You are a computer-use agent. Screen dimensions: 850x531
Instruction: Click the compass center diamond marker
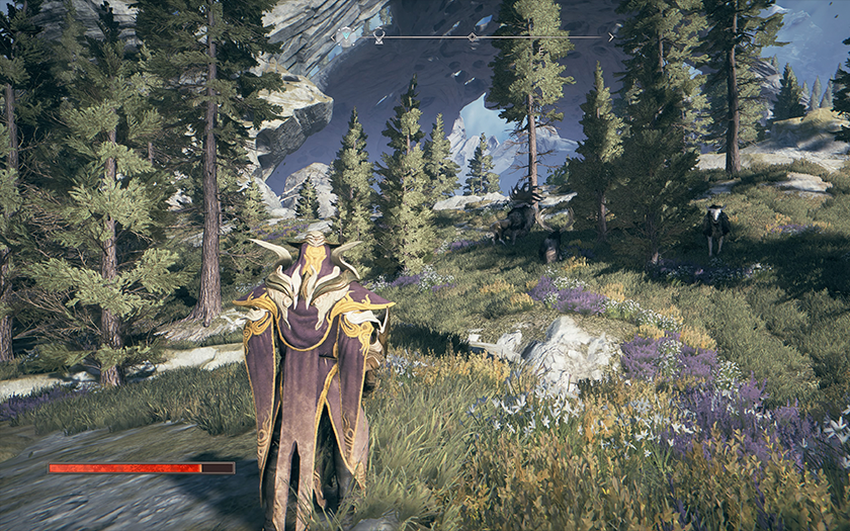point(472,37)
